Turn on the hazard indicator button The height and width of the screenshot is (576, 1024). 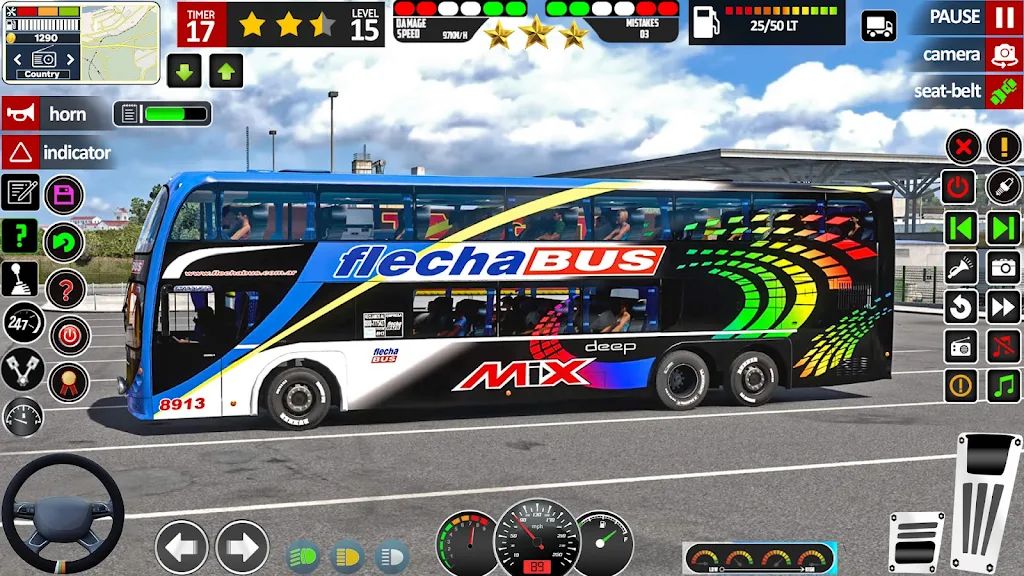tap(20, 153)
